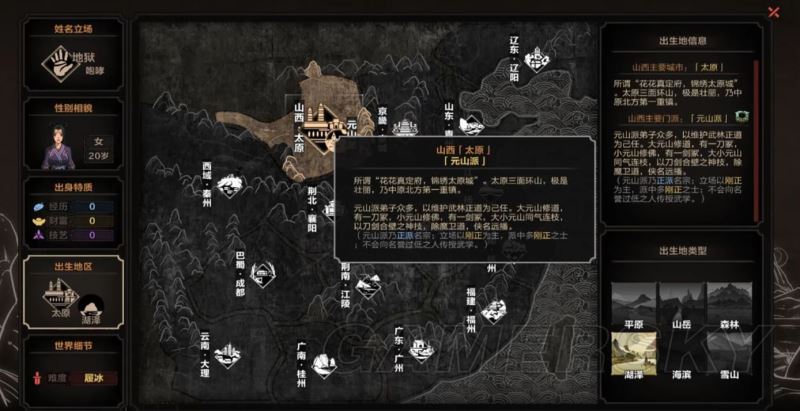Choose 巴蜀·成都 as birthplace

[262, 271]
